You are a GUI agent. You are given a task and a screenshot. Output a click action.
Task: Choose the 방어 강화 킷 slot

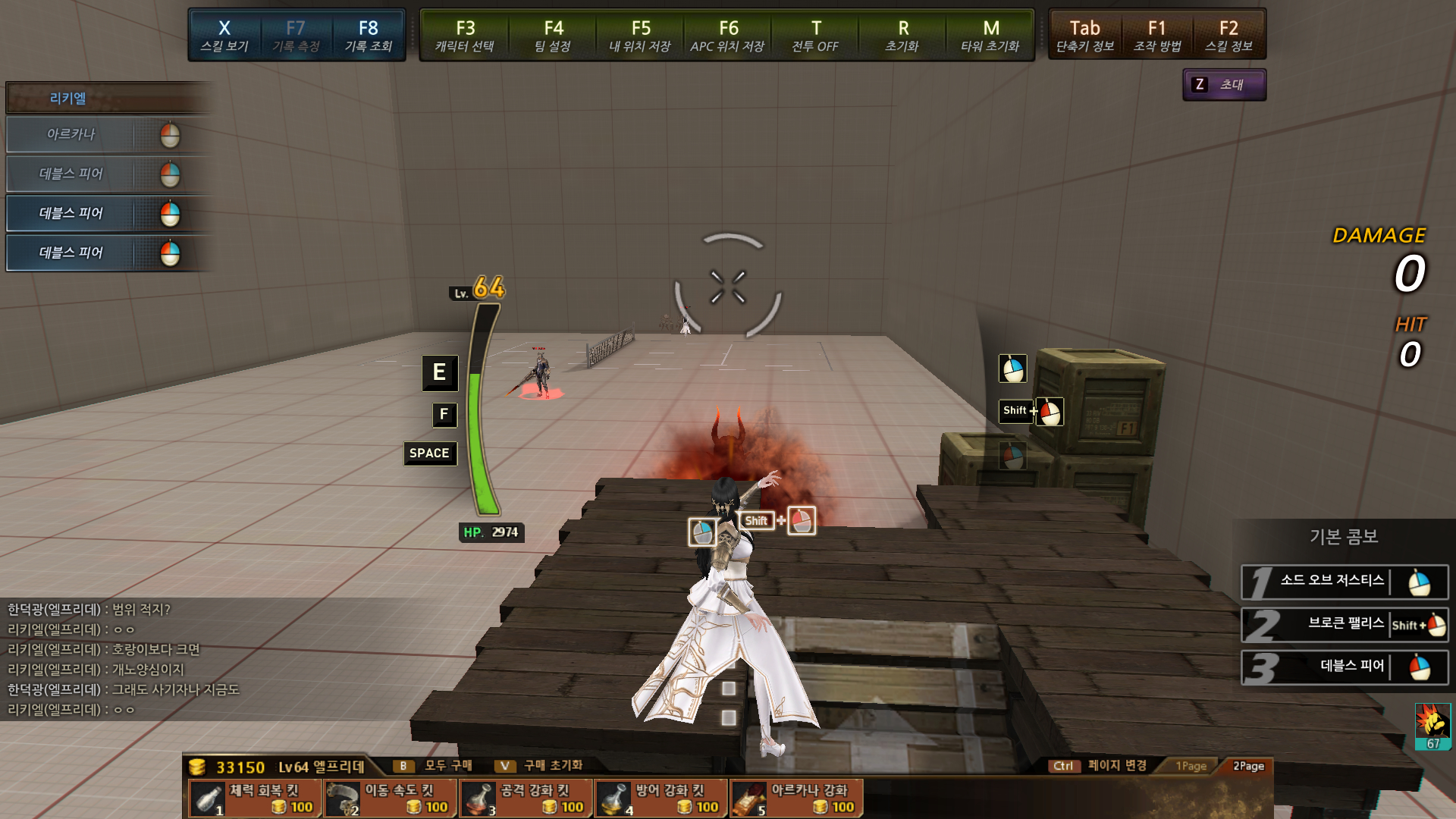661,799
